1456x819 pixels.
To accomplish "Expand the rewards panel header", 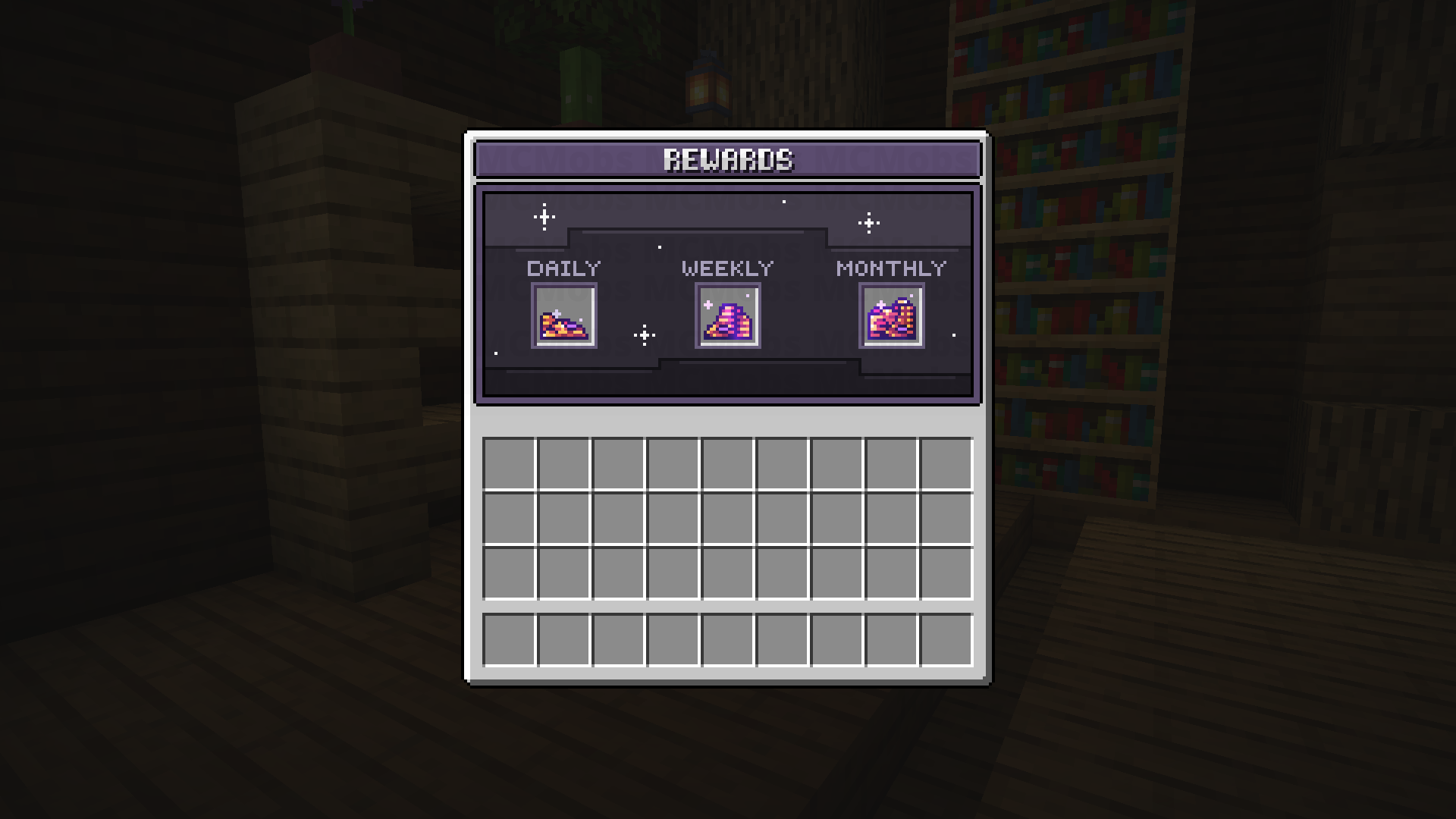I will (726, 159).
